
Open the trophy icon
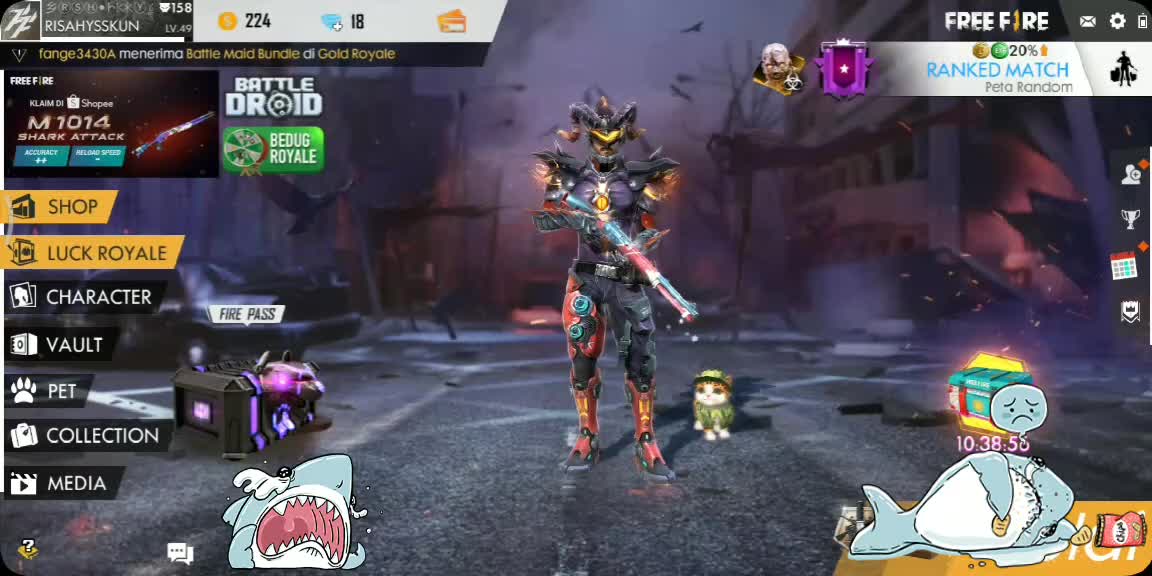[x=1130, y=219]
